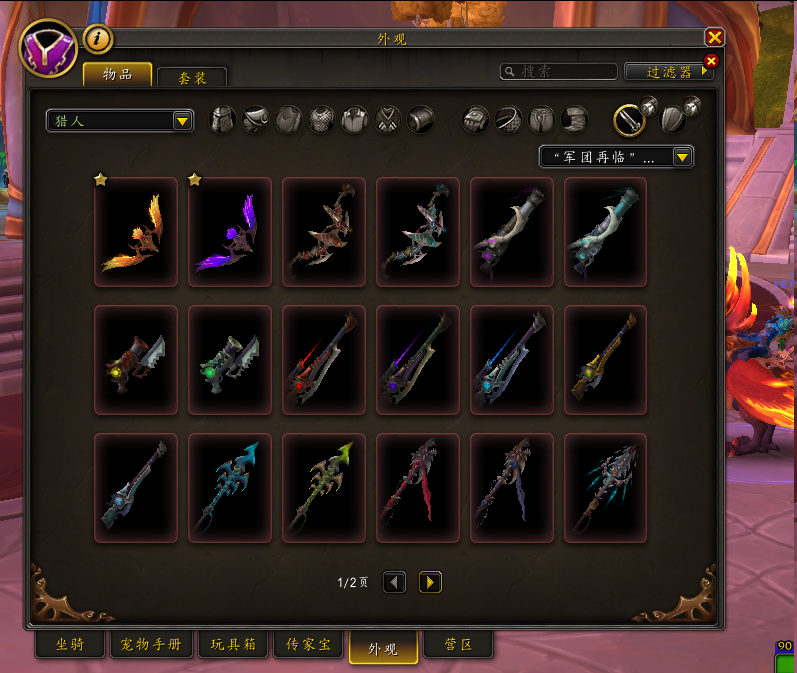Close the 外观 appearance window
797x673 pixels.
click(x=714, y=37)
